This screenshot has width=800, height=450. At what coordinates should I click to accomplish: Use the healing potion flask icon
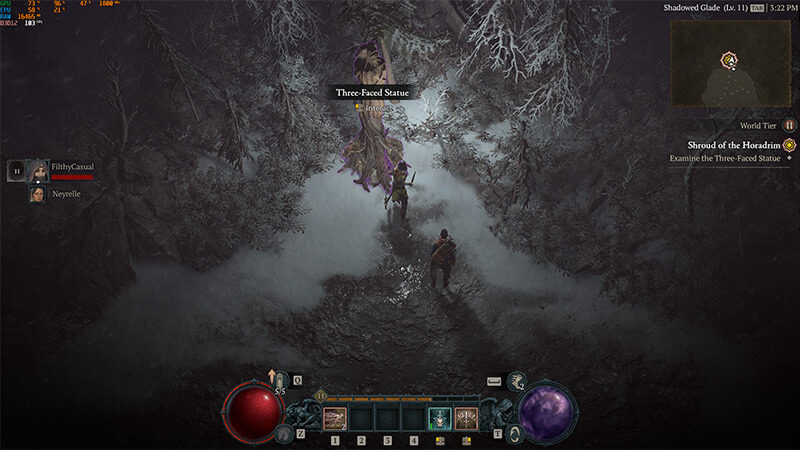click(281, 381)
